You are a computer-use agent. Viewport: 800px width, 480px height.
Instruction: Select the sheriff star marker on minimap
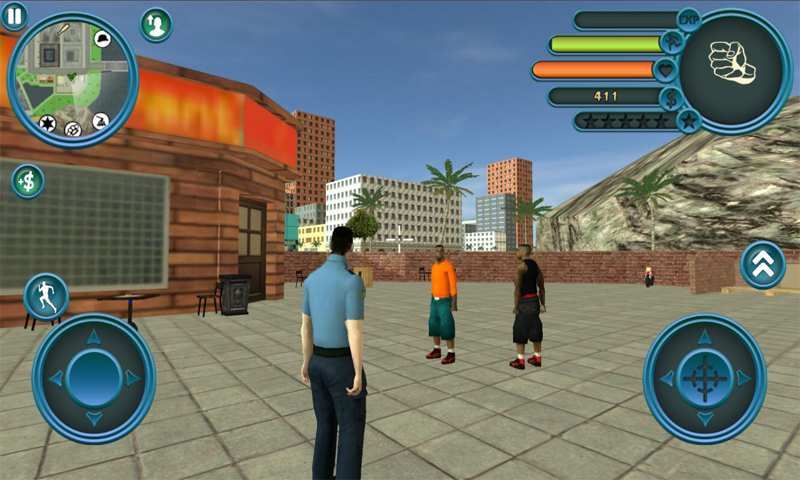47,123
